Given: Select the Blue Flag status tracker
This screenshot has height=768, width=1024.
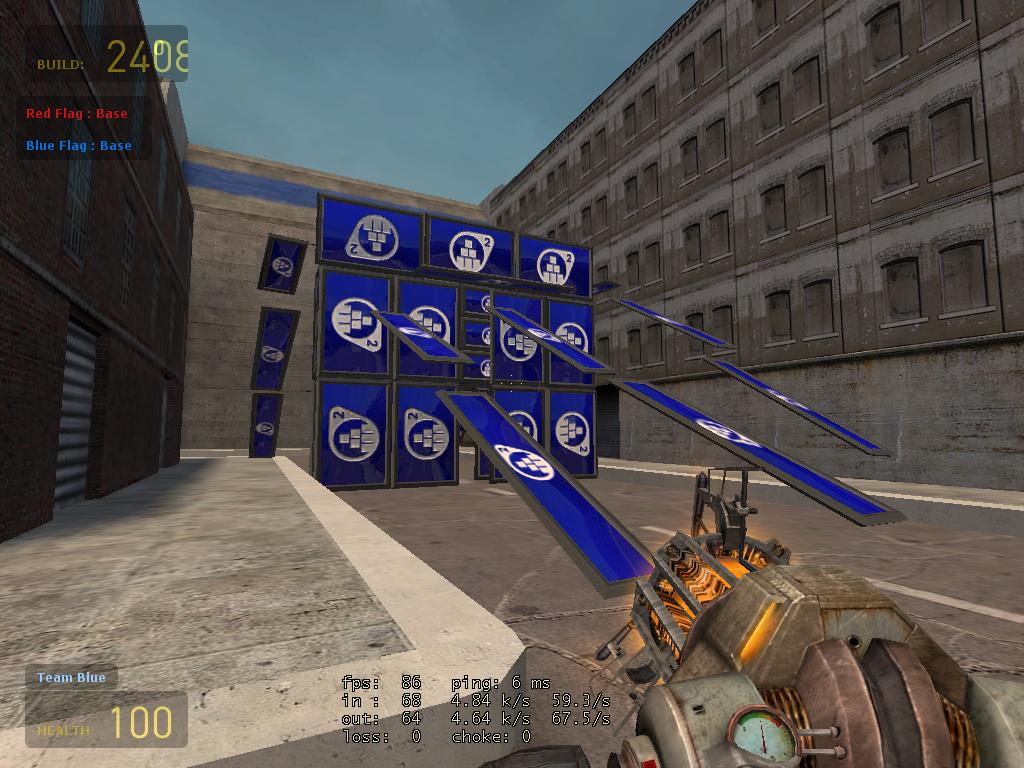Looking at the screenshot, I should [79, 146].
